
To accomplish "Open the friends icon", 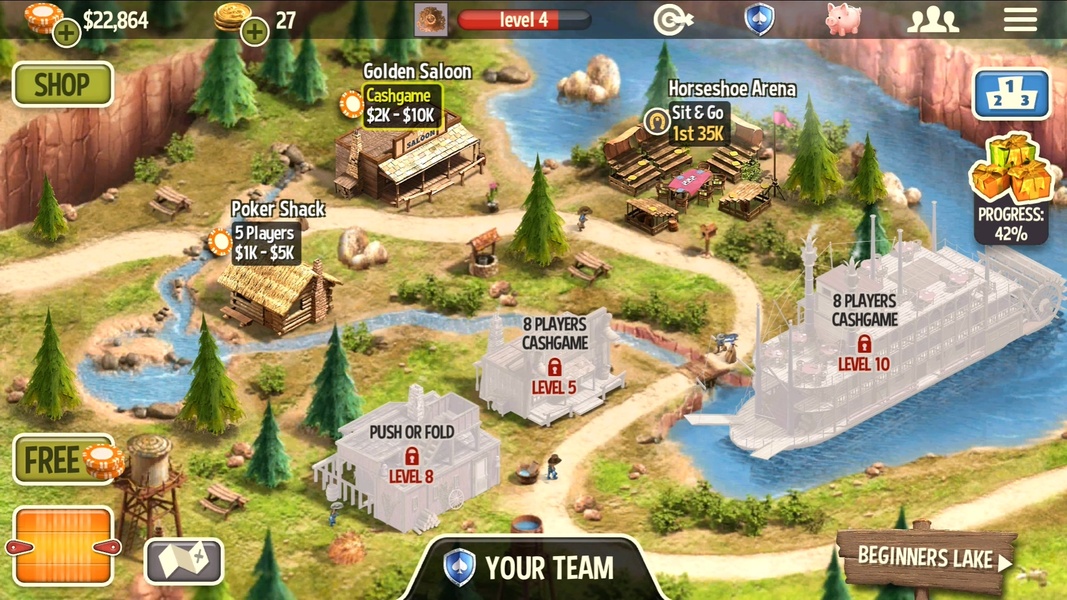I will 932,20.
